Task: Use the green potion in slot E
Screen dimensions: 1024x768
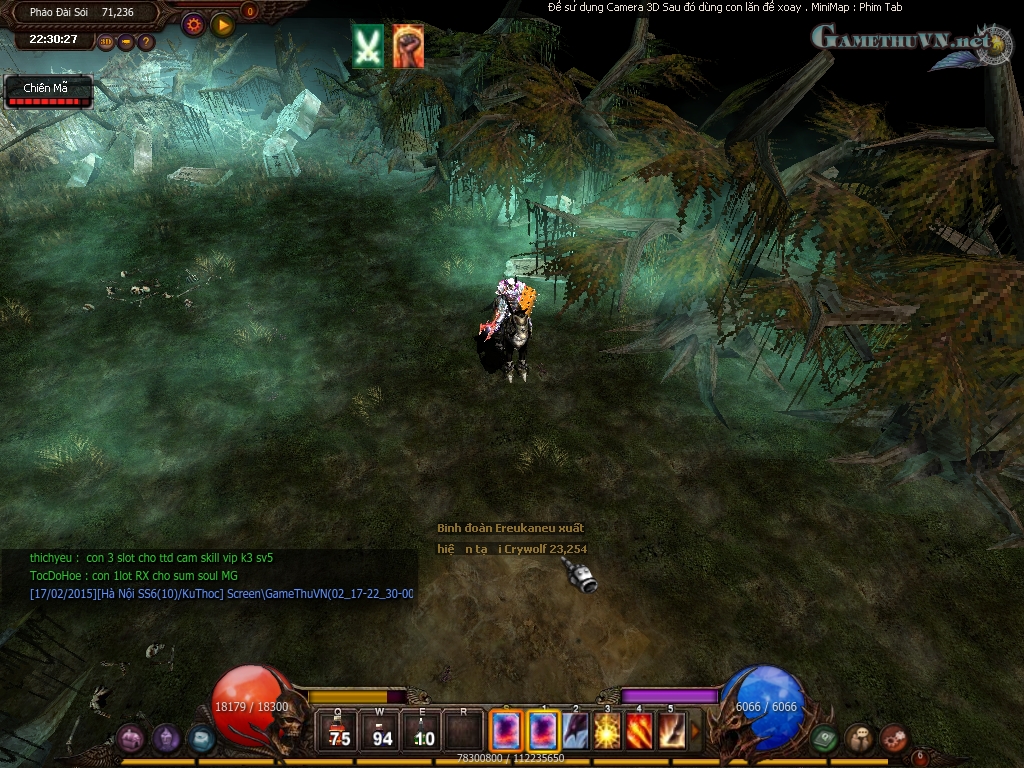Action: pyautogui.click(x=423, y=731)
